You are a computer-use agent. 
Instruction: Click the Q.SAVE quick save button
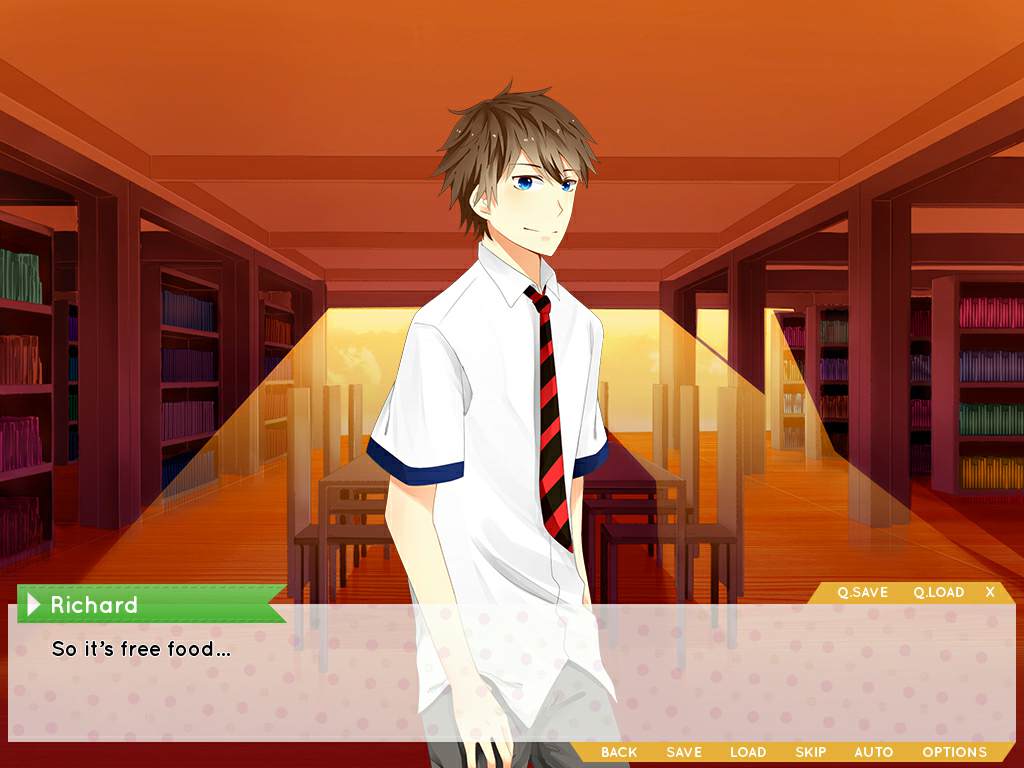[x=862, y=592]
